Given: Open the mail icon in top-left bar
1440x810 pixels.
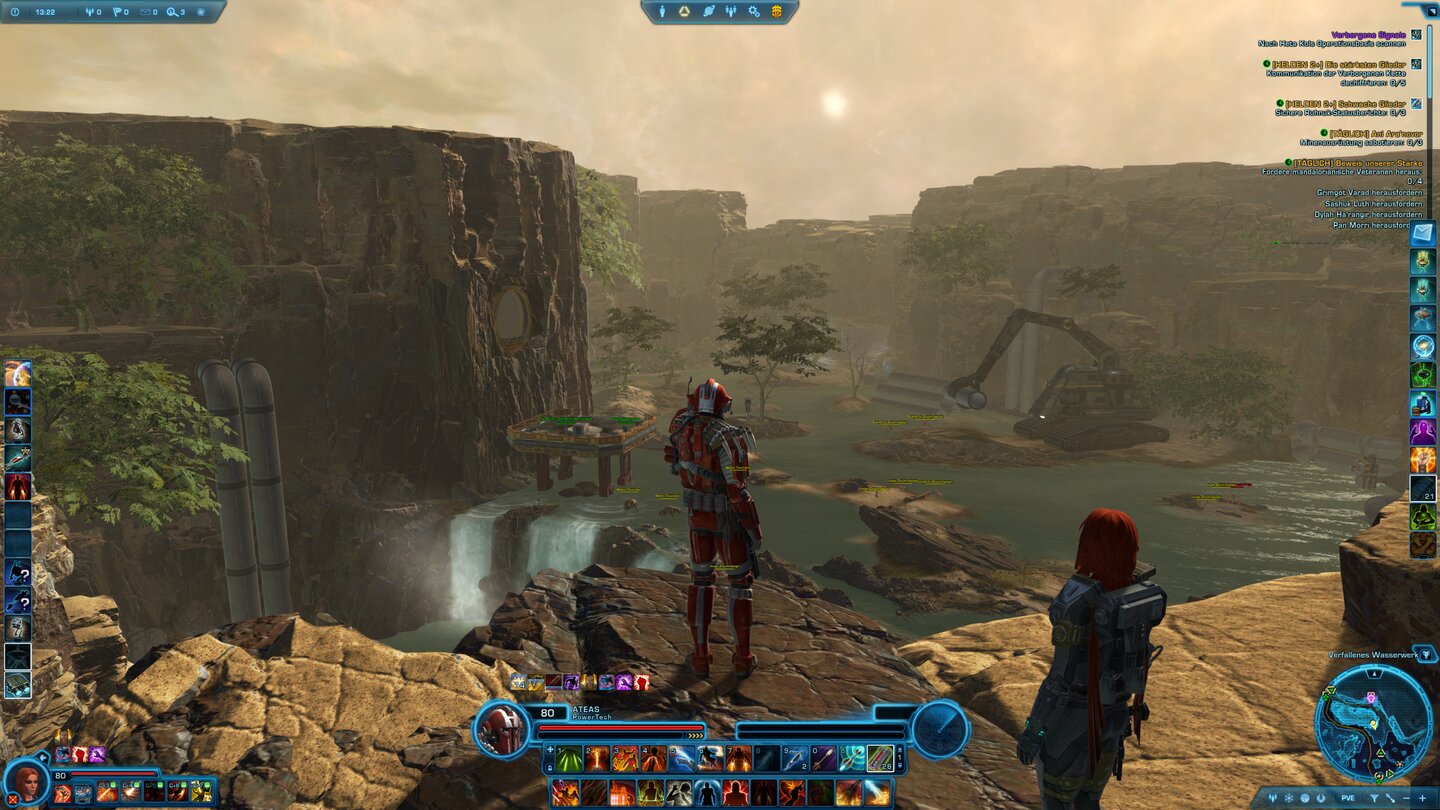Looking at the screenshot, I should coord(146,12).
